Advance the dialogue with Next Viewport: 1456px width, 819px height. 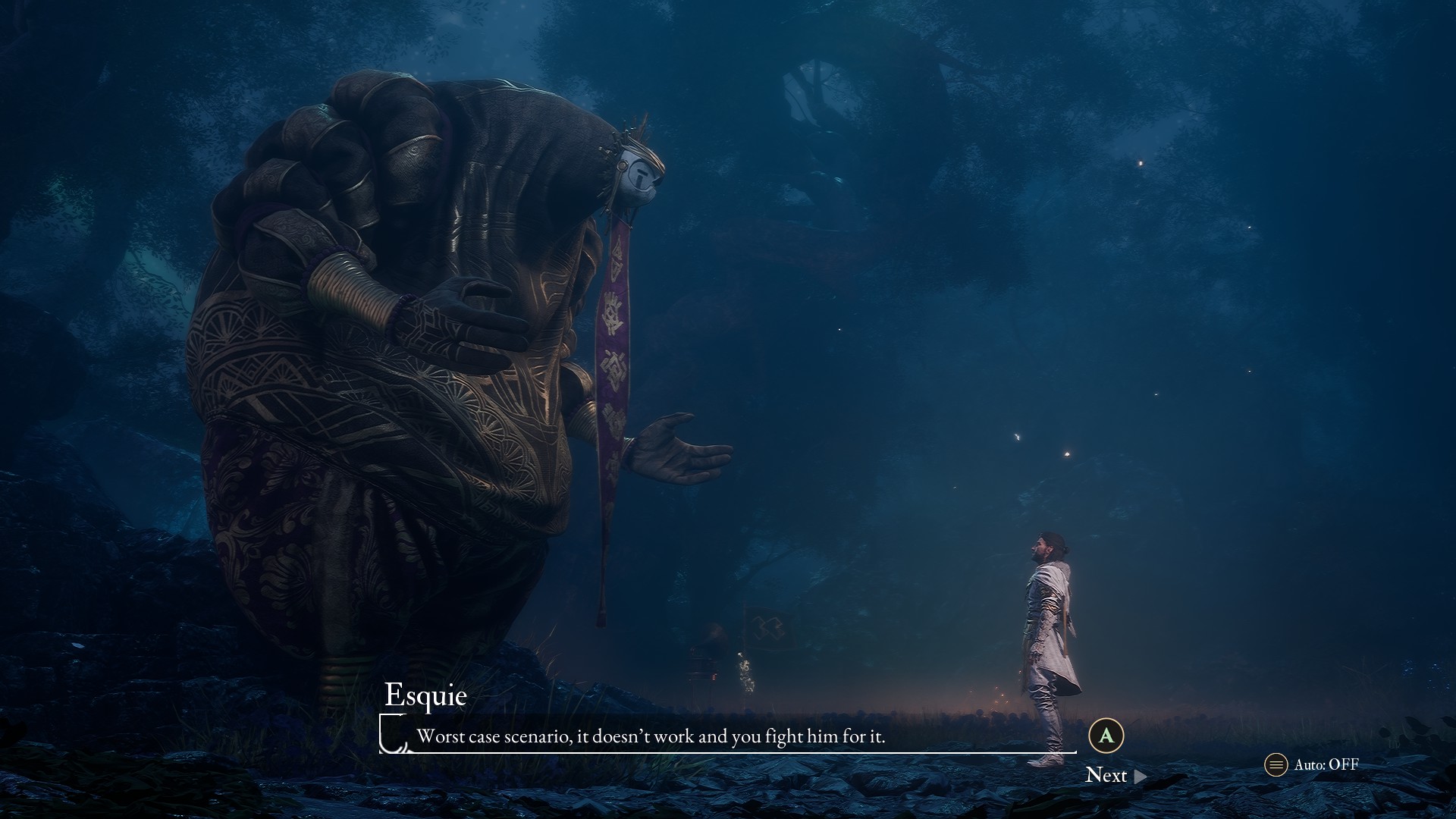(1115, 775)
